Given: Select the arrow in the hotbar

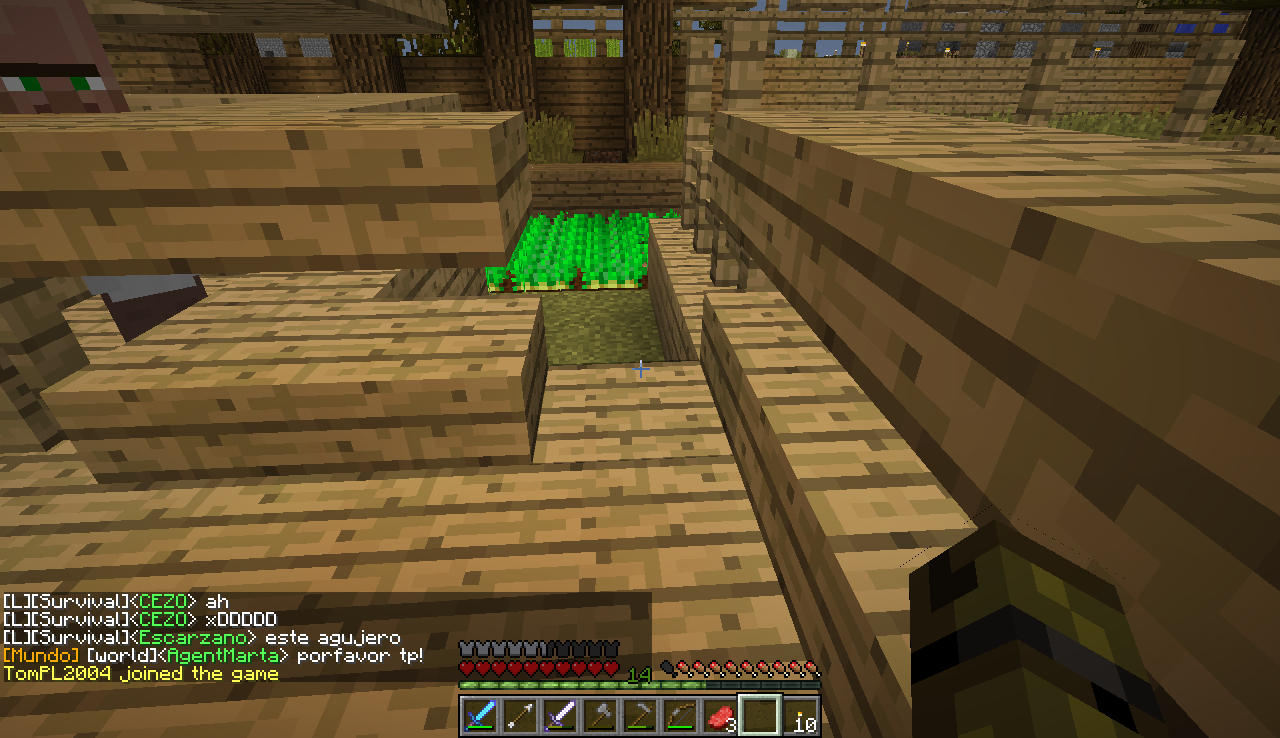Looking at the screenshot, I should [520, 716].
